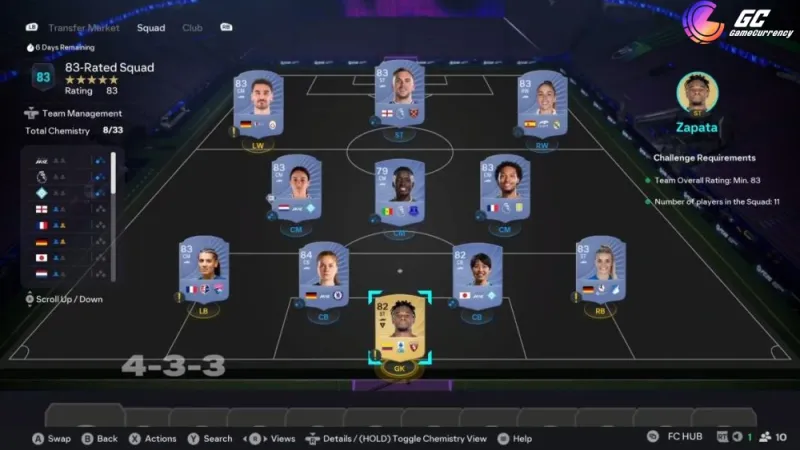Open the Club tab
Screen dimensions: 800x450
click(x=192, y=27)
